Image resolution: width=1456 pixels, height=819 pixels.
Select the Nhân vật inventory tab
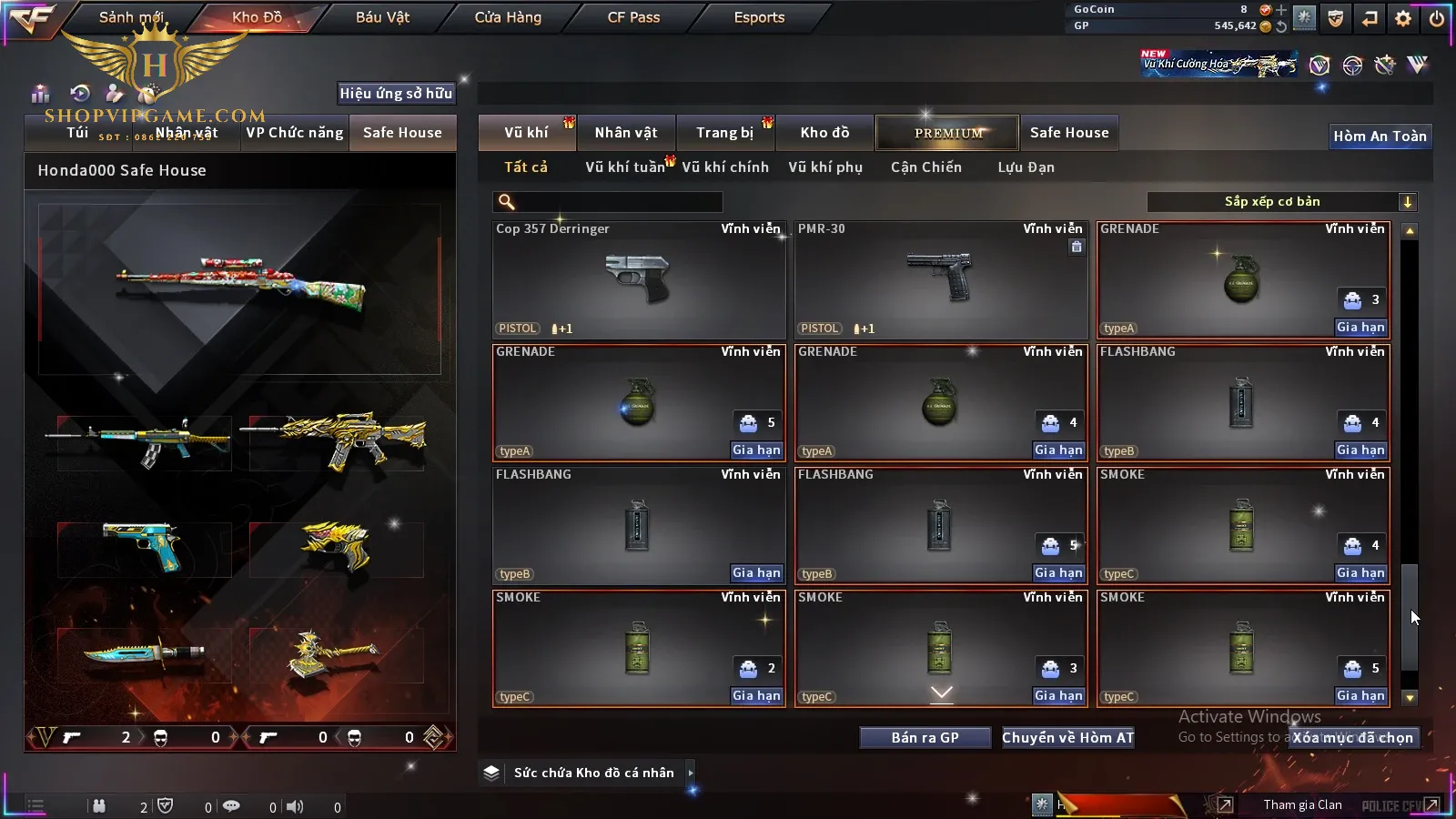[x=626, y=133]
